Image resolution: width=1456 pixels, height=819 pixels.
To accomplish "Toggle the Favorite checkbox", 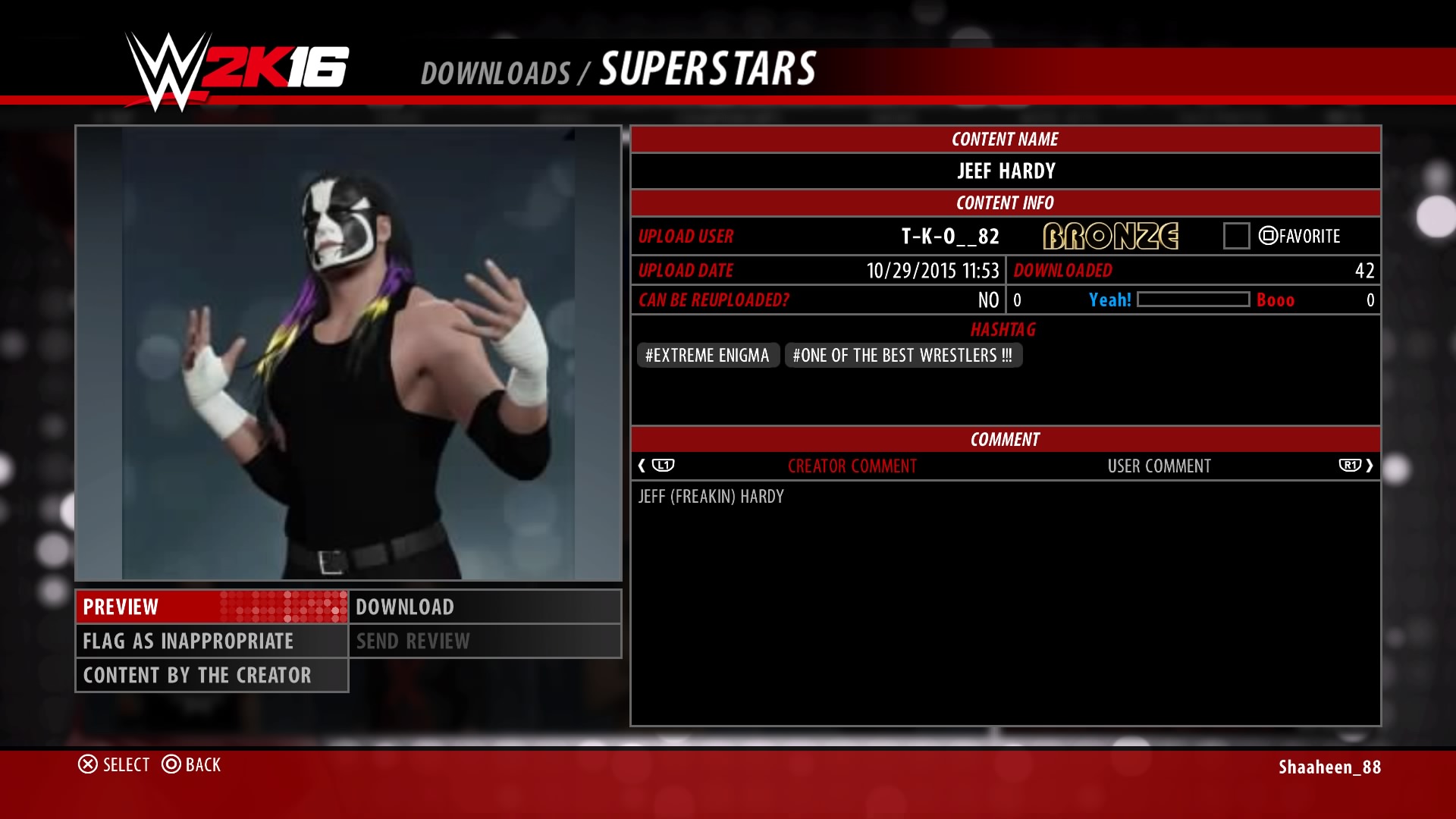I will tap(1236, 236).
